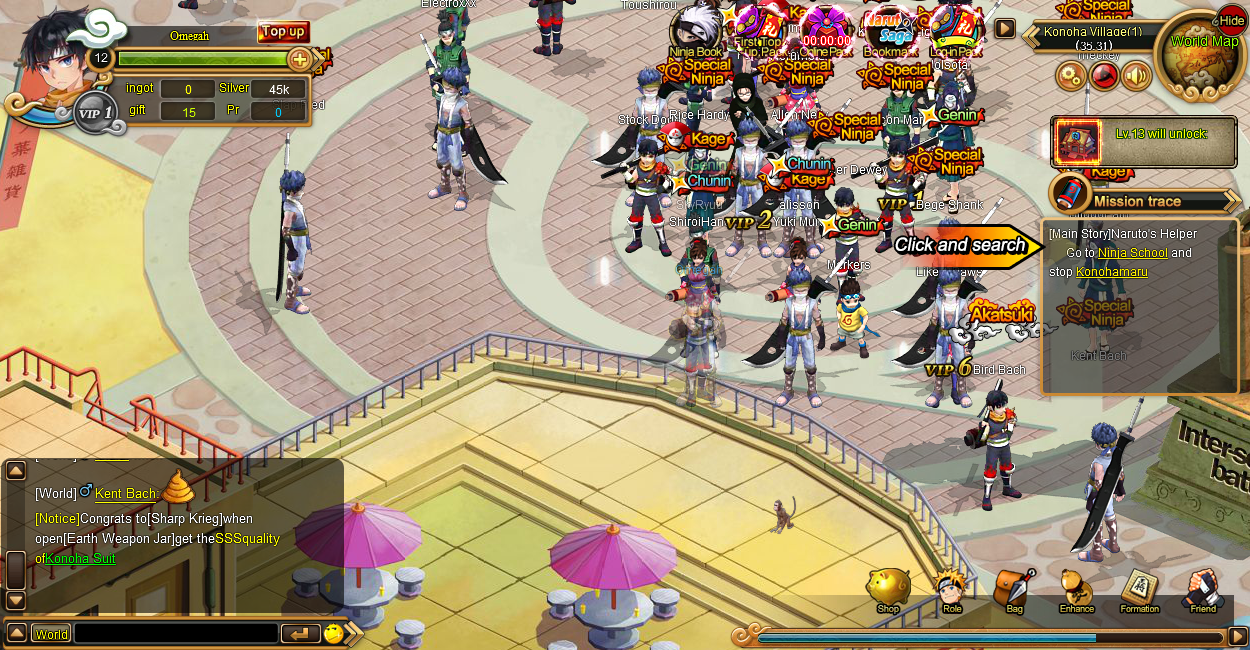The image size is (1250, 650).
Task: Claim the Login Pack gift
Action: [954, 30]
